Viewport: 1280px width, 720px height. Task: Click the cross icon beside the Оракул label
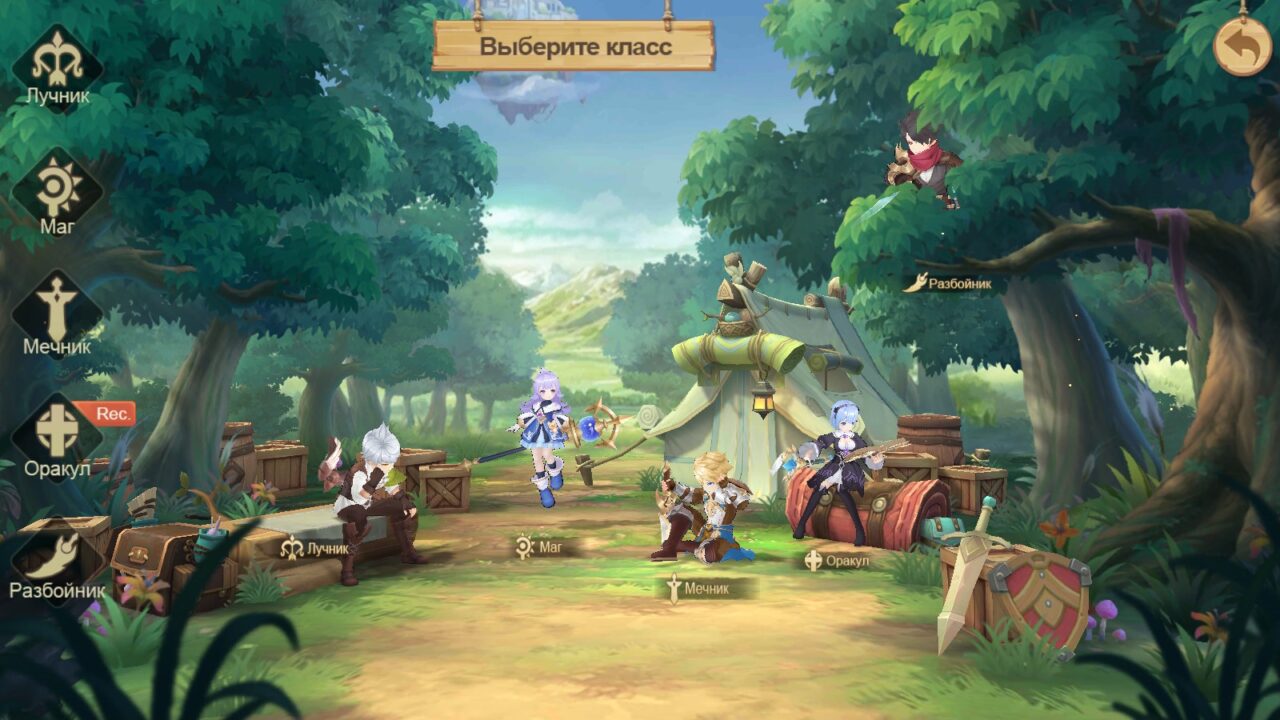pyautogui.click(x=812, y=561)
